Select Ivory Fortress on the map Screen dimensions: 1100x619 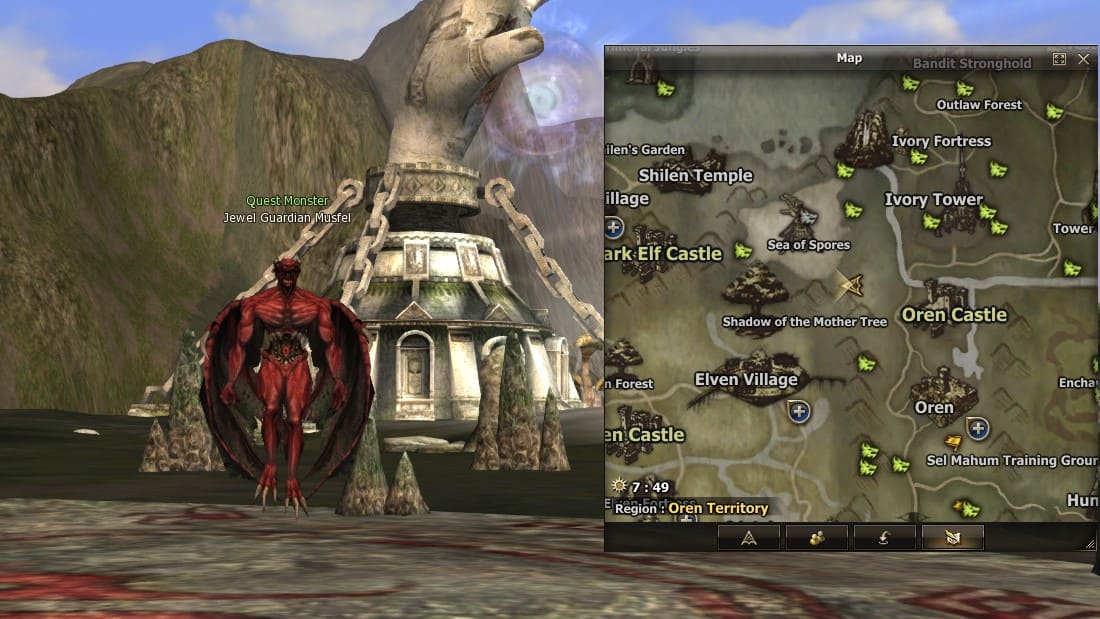[x=941, y=141]
